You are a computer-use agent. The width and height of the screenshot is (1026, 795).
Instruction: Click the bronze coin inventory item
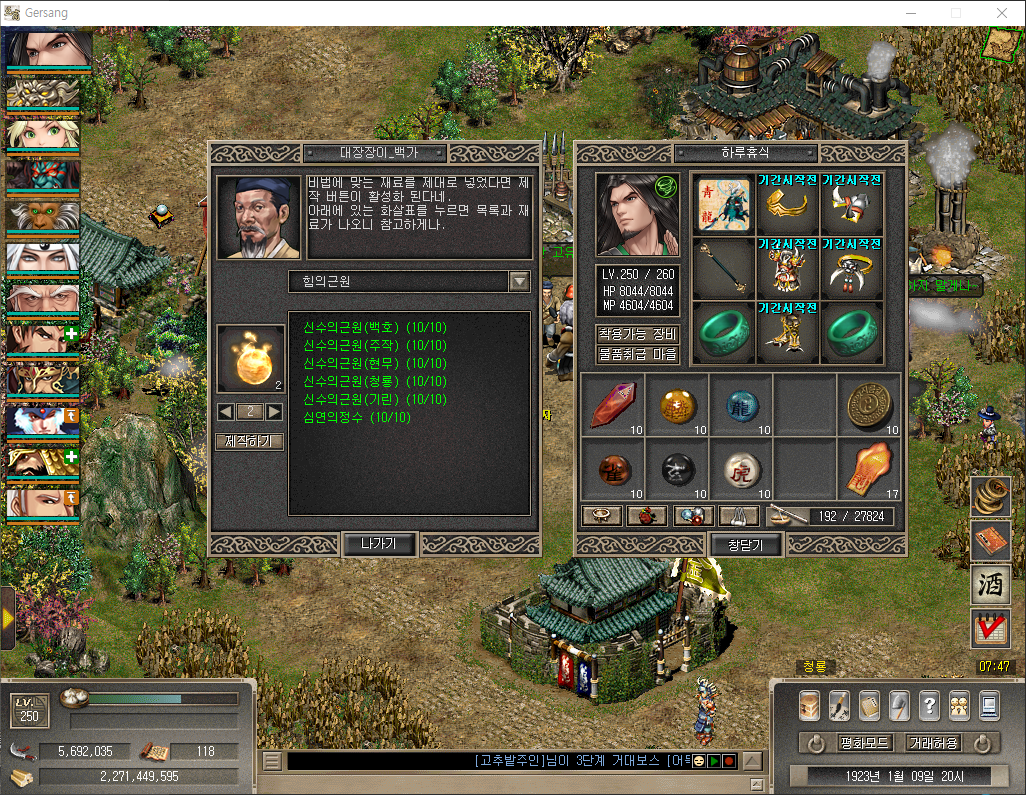(869, 405)
